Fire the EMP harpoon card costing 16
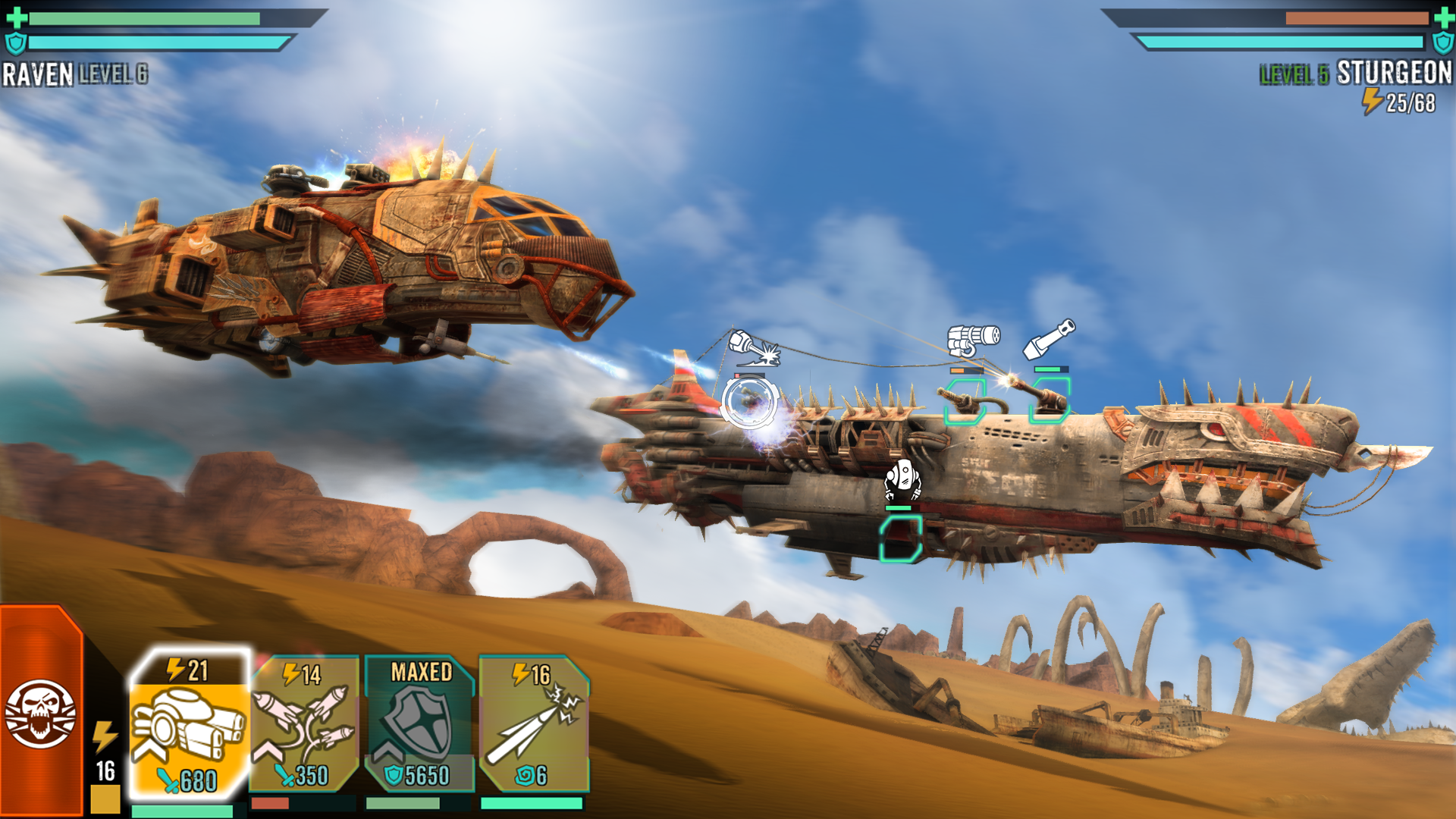Image resolution: width=1456 pixels, height=819 pixels. pos(534,726)
